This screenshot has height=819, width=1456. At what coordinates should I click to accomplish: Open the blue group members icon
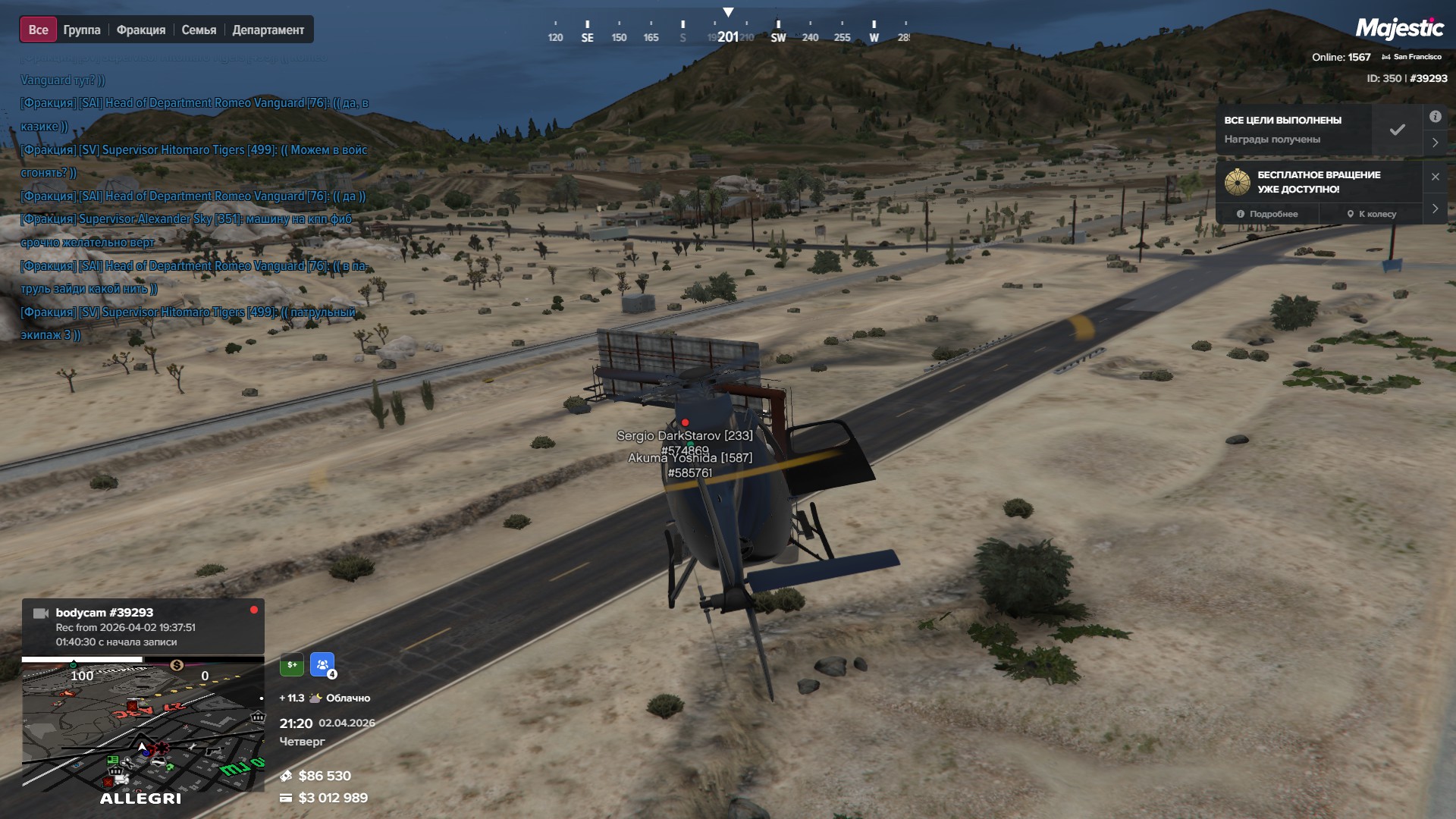[x=322, y=665]
